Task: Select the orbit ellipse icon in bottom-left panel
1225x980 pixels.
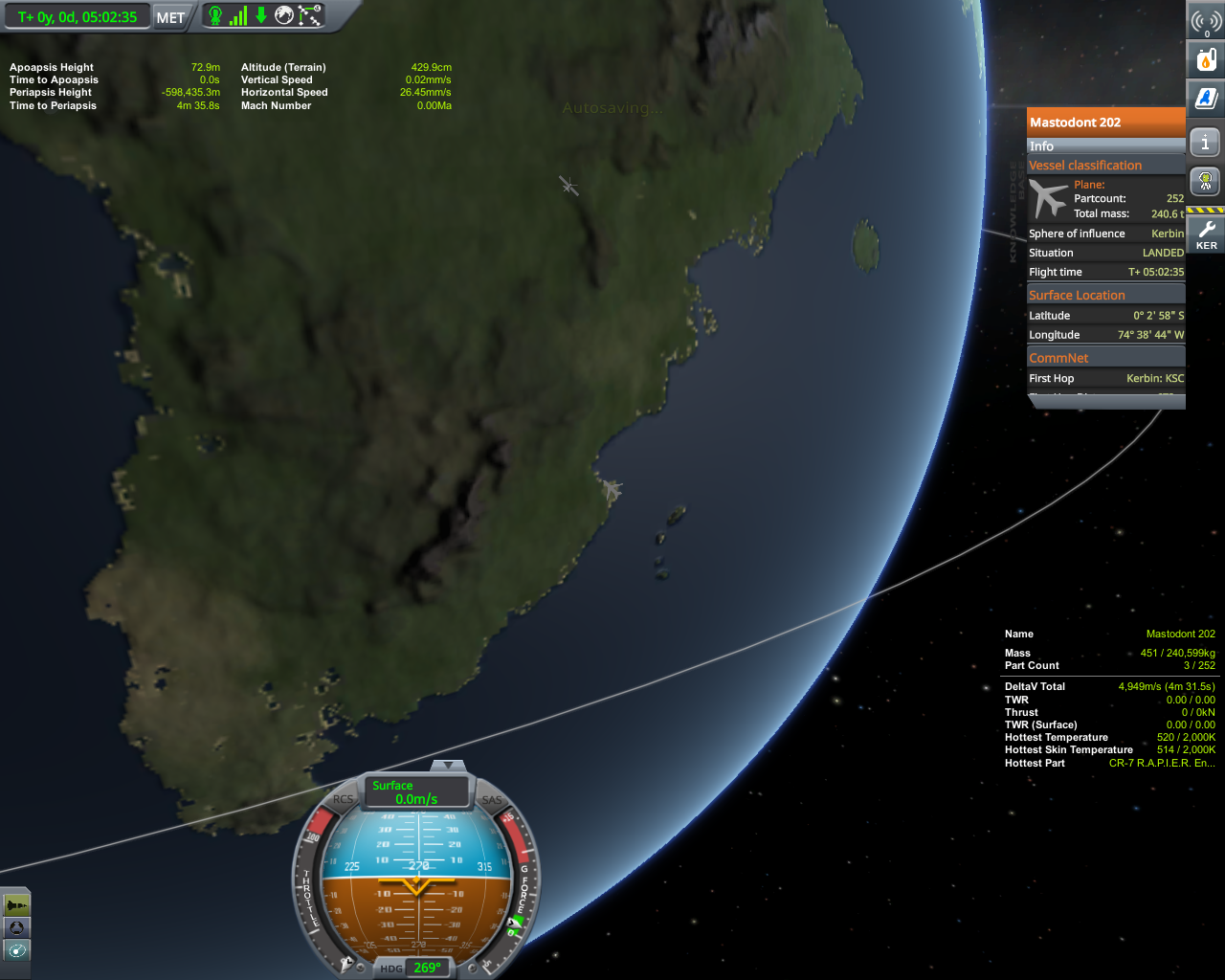Action: tap(16, 950)
